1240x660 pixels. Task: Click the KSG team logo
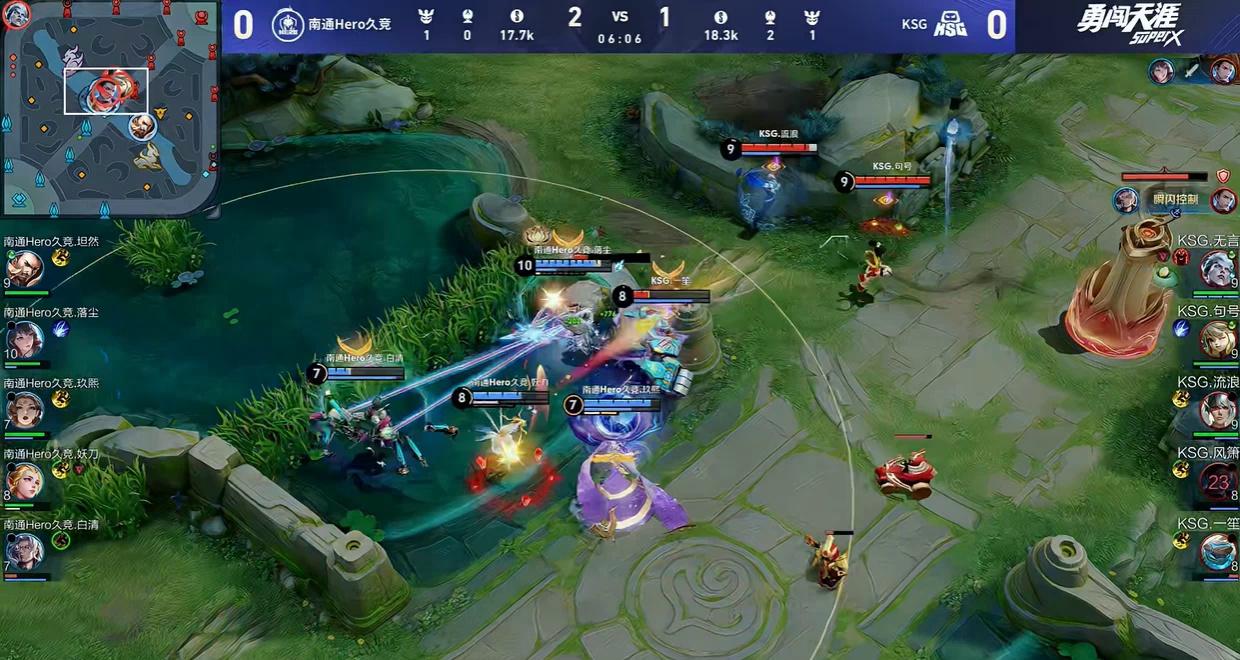(x=949, y=25)
